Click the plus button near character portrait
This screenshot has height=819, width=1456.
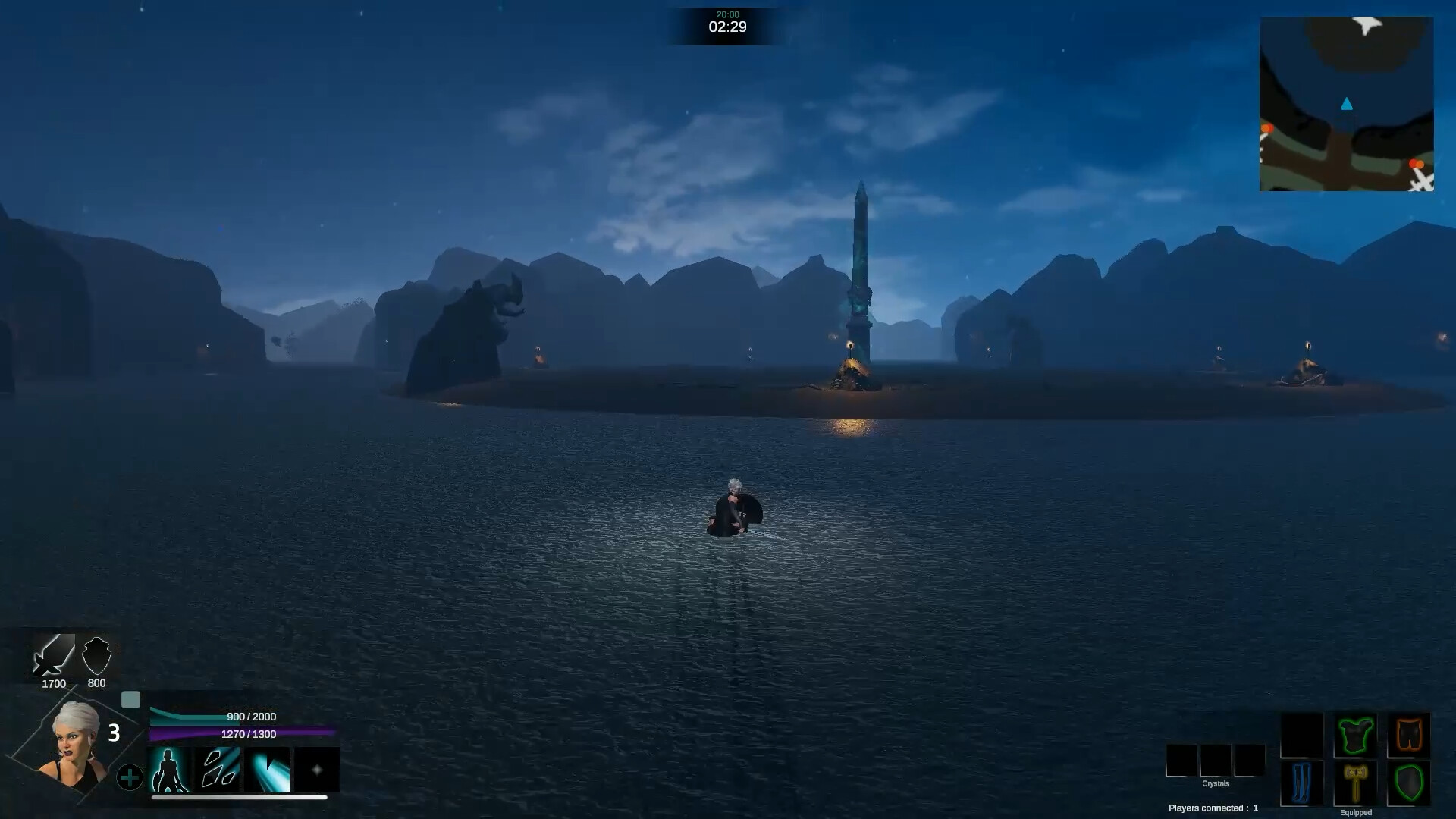click(x=130, y=777)
